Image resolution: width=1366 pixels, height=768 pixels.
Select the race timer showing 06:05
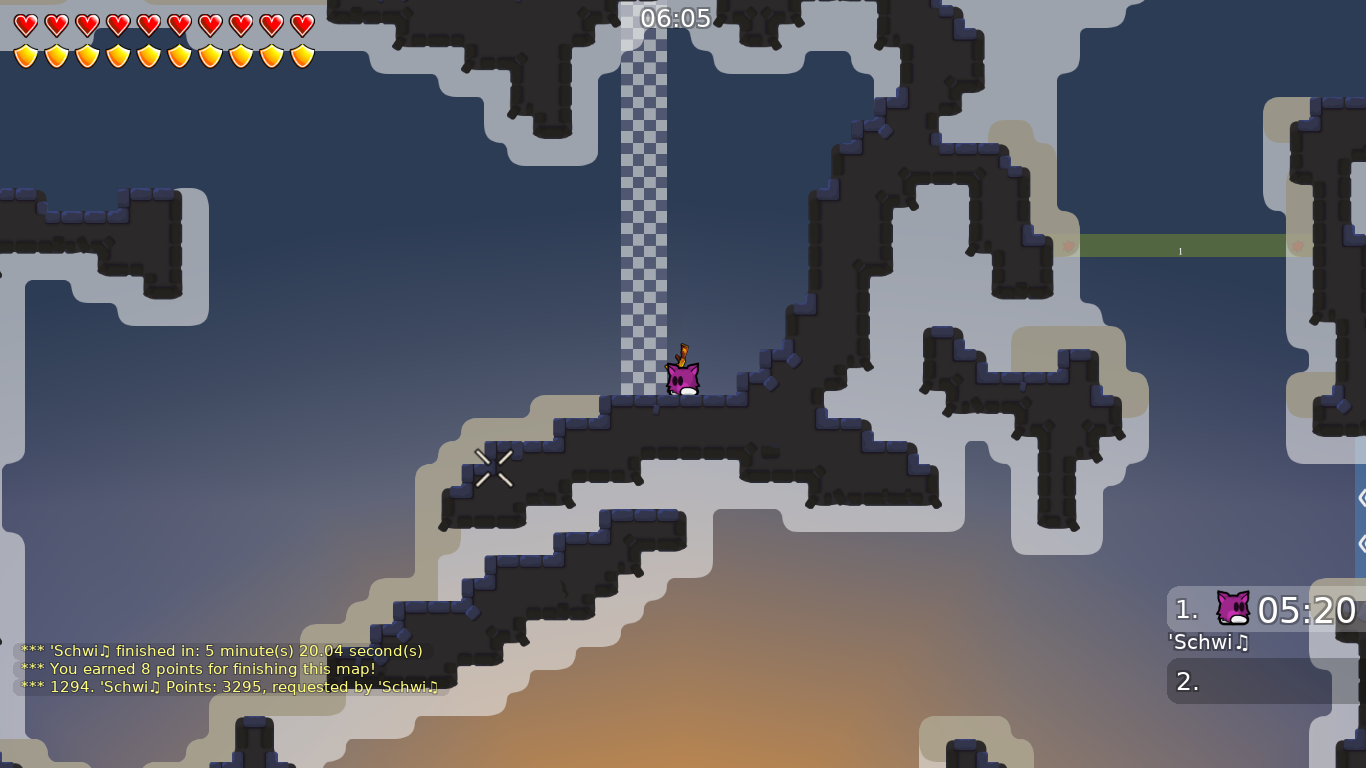tap(674, 17)
